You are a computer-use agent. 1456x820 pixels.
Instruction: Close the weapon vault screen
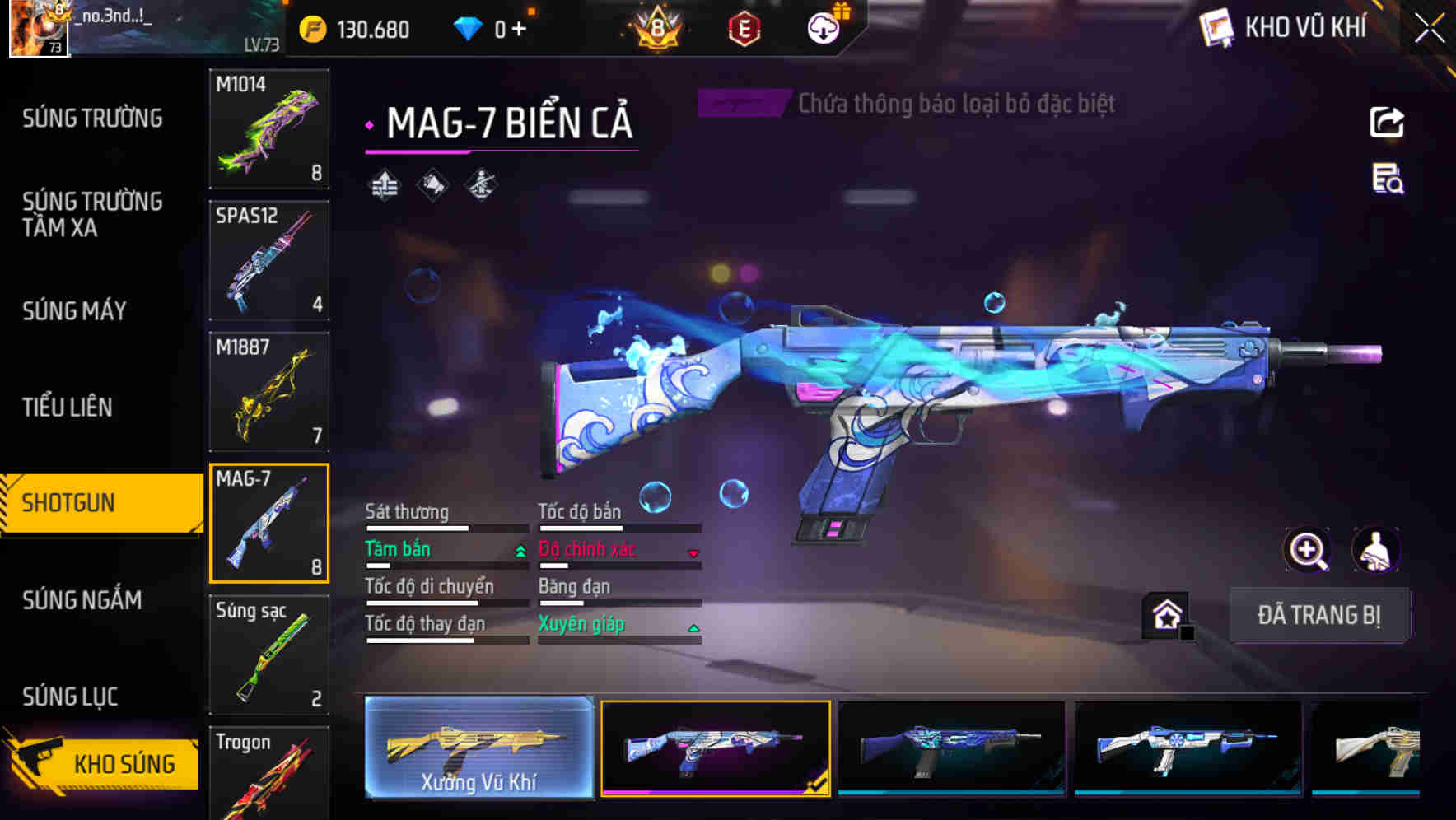[1429, 29]
